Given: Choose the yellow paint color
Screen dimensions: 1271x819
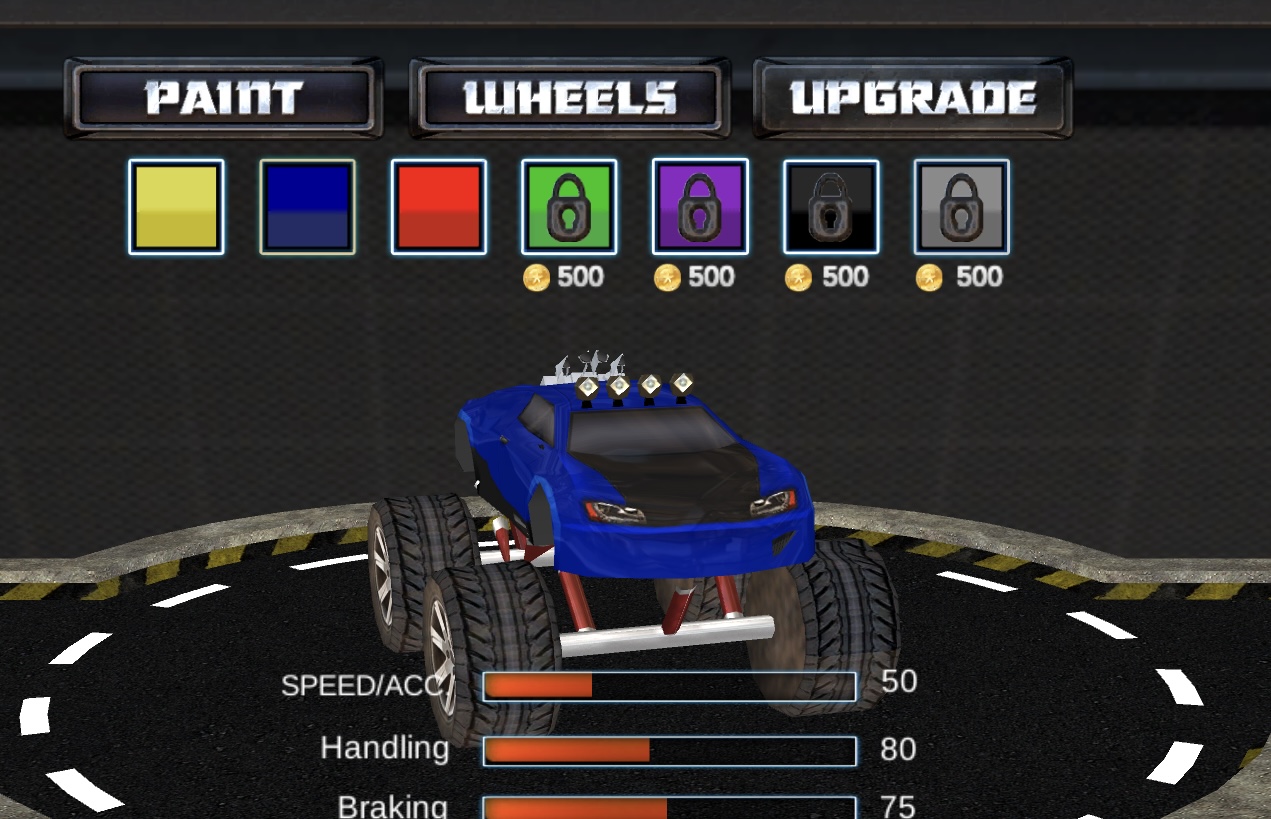Looking at the screenshot, I should (x=176, y=207).
